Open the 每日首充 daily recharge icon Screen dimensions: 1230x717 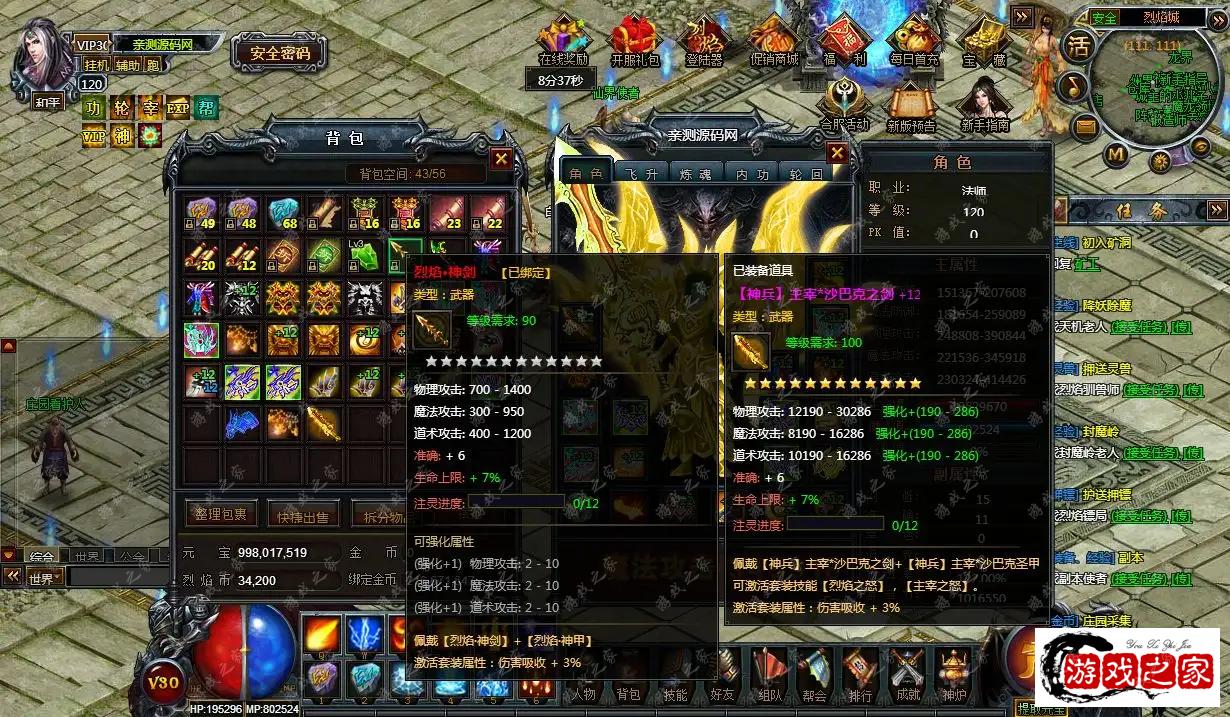pos(914,40)
